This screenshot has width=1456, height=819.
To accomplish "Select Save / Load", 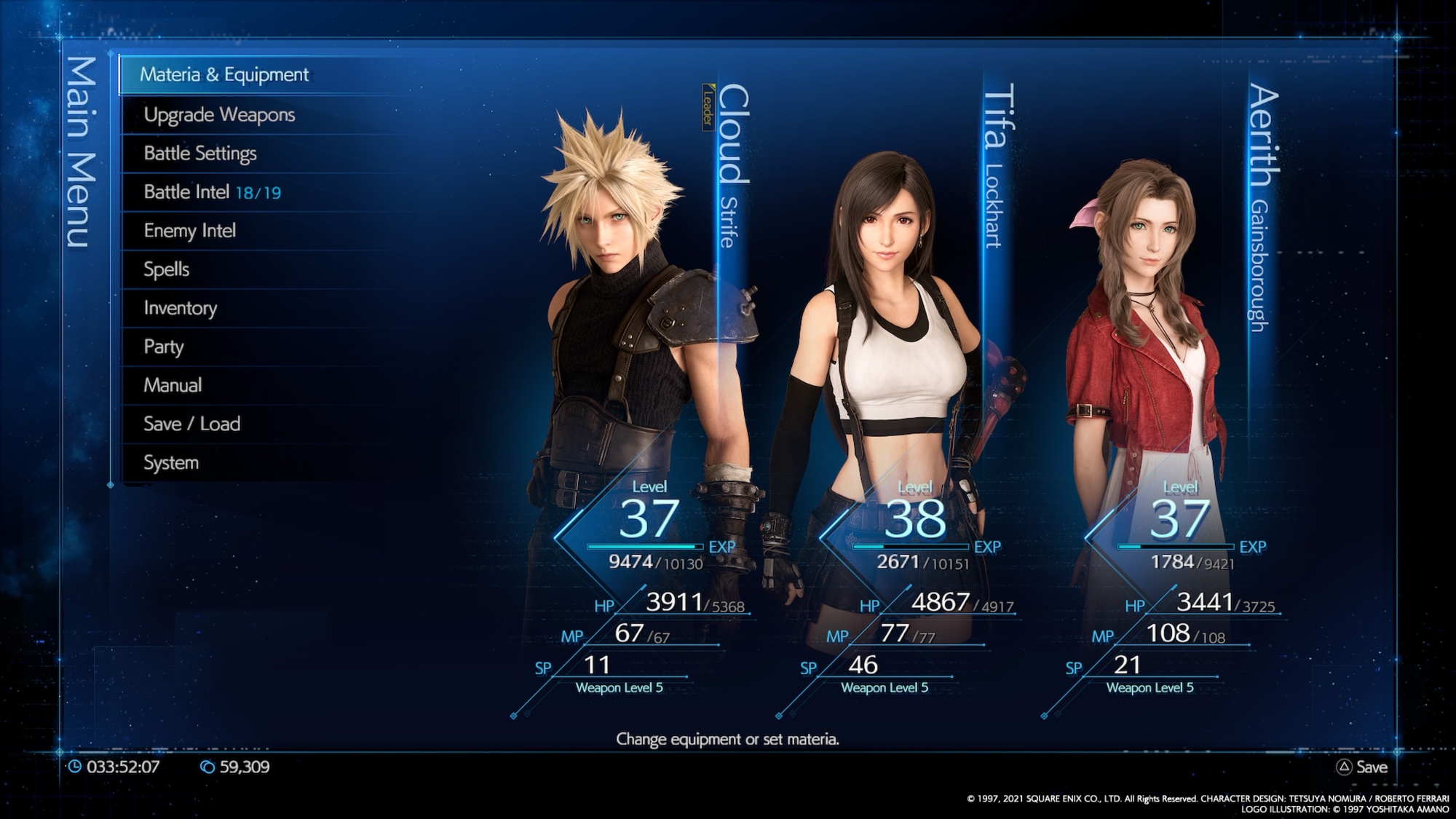I will click(x=191, y=424).
